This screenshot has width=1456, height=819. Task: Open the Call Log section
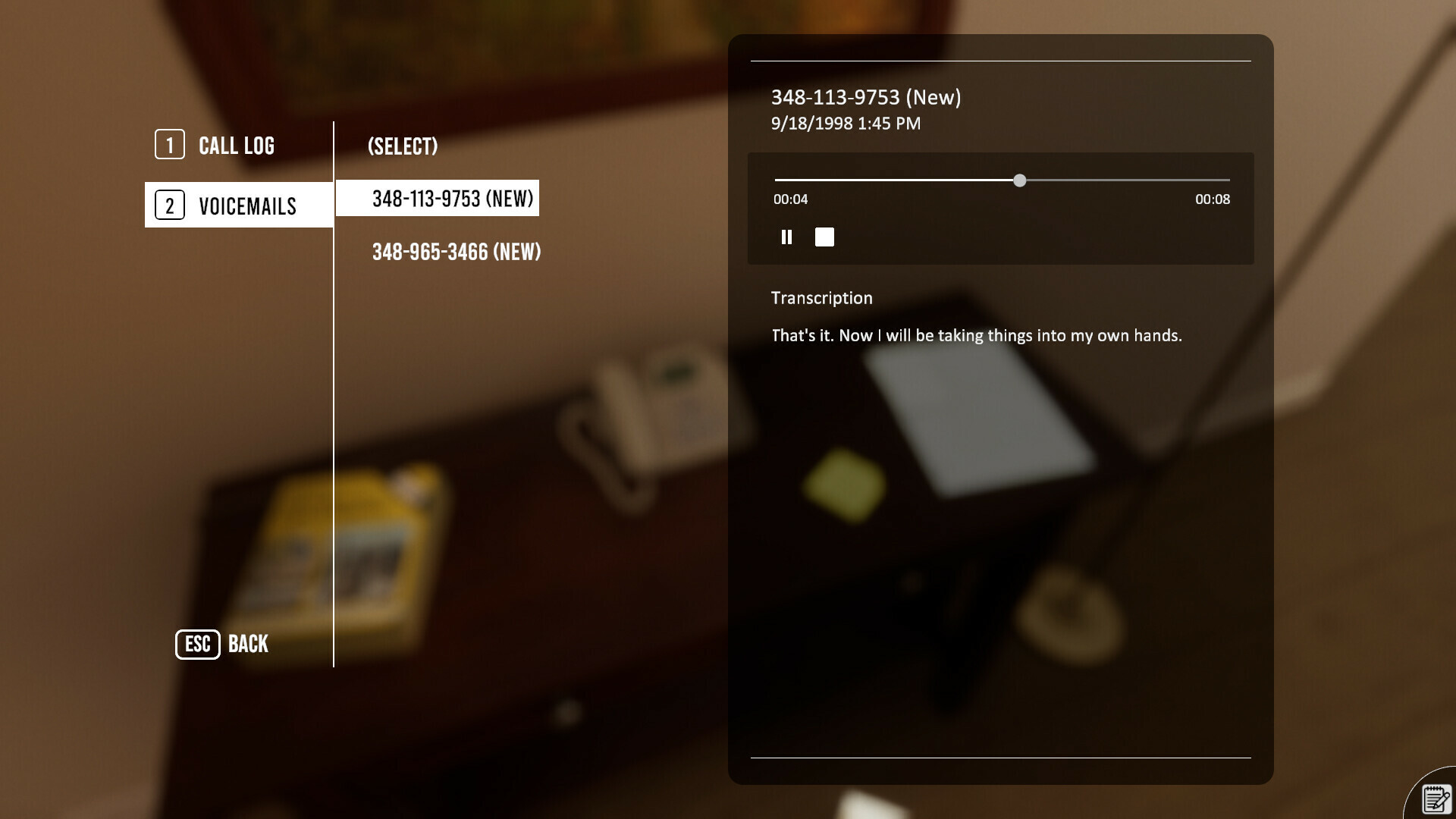236,145
